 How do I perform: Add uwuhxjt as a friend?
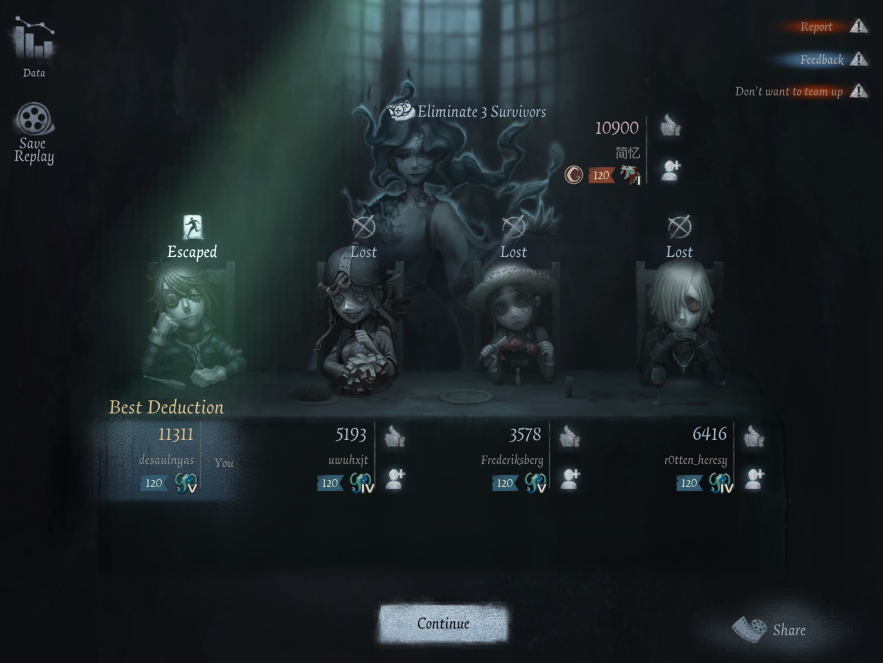[396, 479]
